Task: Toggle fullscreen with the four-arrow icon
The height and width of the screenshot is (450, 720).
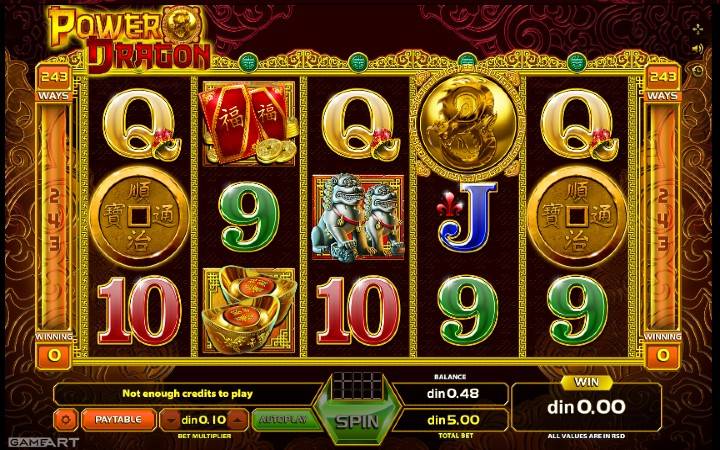Action: tap(697, 27)
